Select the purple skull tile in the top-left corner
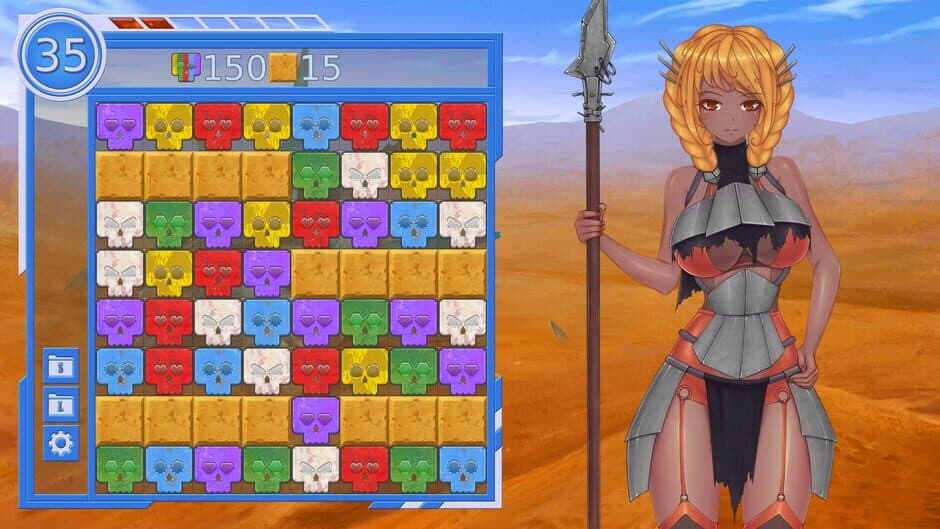The width and height of the screenshot is (940, 529). [120, 126]
